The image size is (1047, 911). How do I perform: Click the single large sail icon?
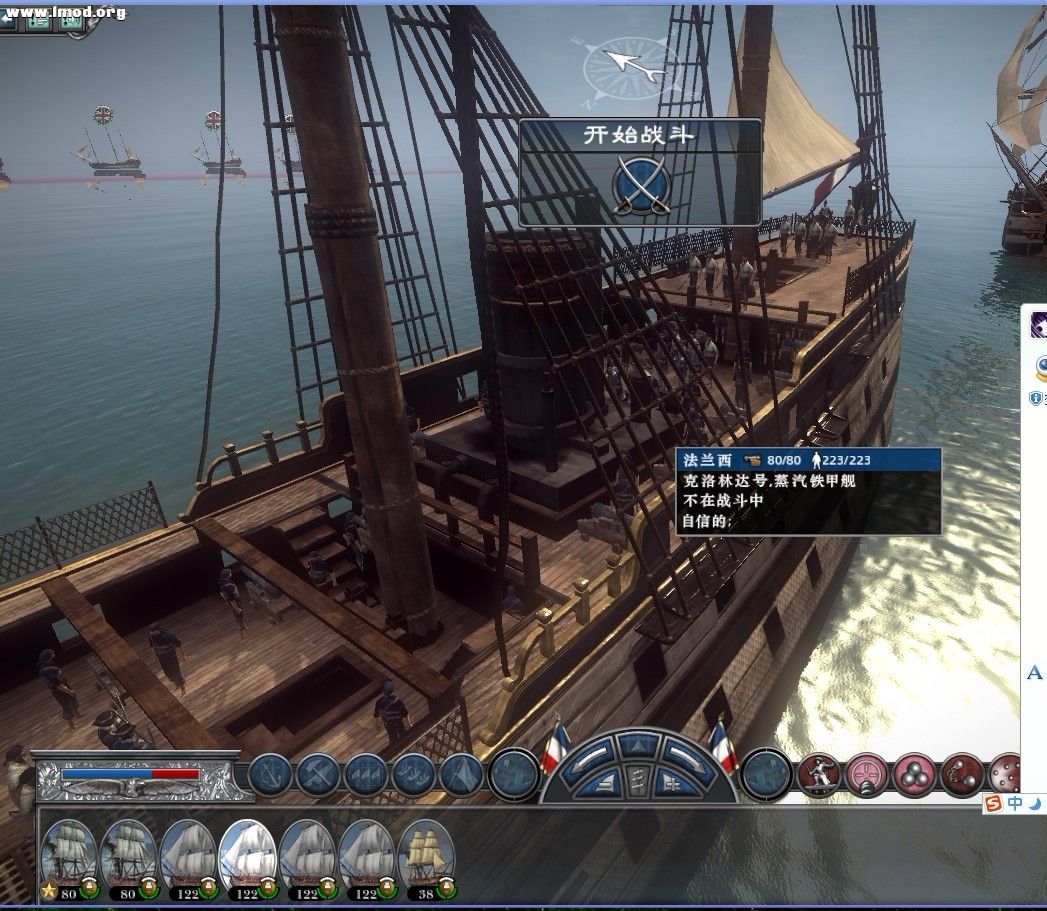(x=462, y=775)
